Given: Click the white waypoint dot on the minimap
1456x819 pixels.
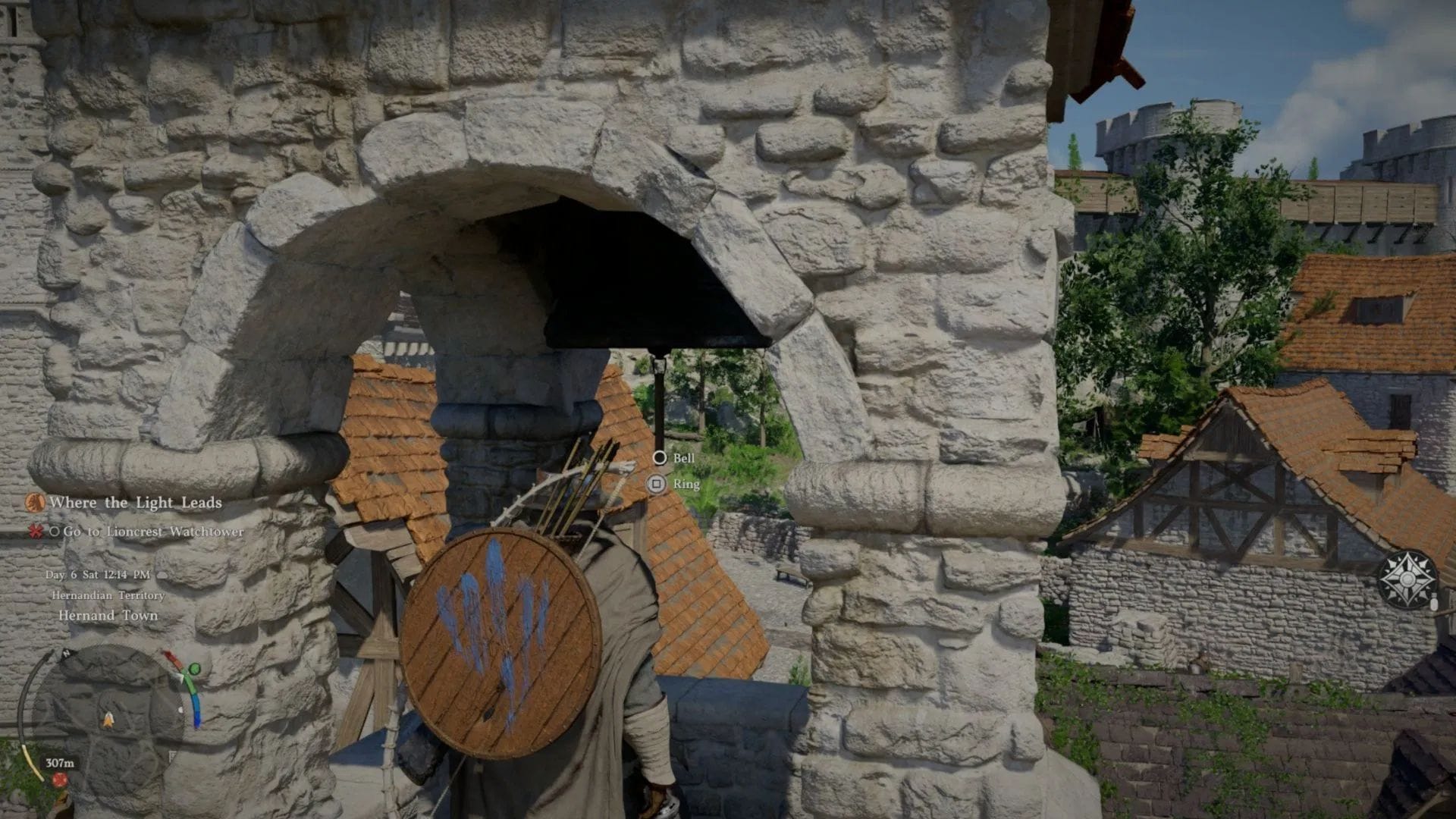Looking at the screenshot, I should tap(180, 709).
